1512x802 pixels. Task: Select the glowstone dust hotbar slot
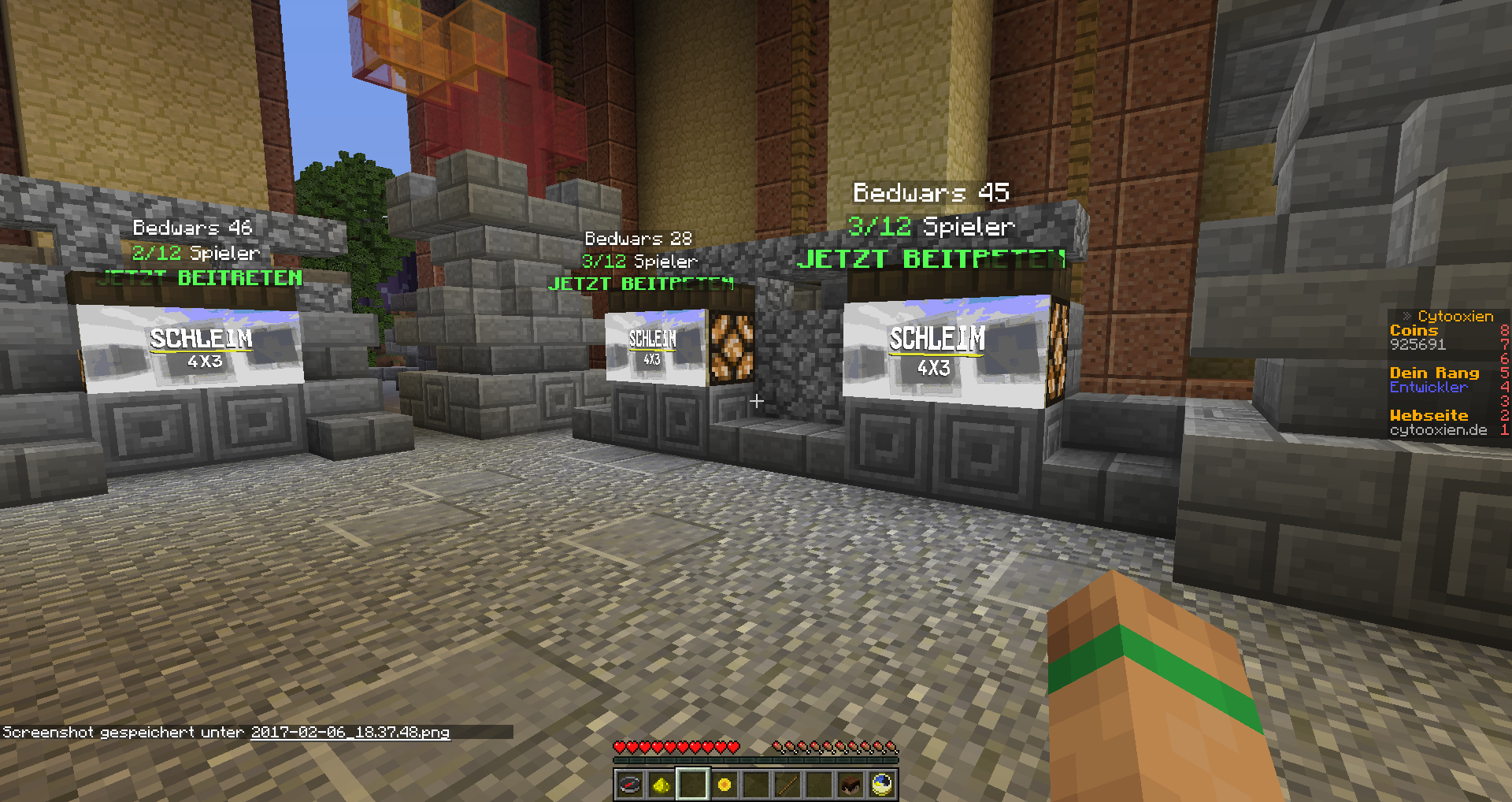[661, 785]
